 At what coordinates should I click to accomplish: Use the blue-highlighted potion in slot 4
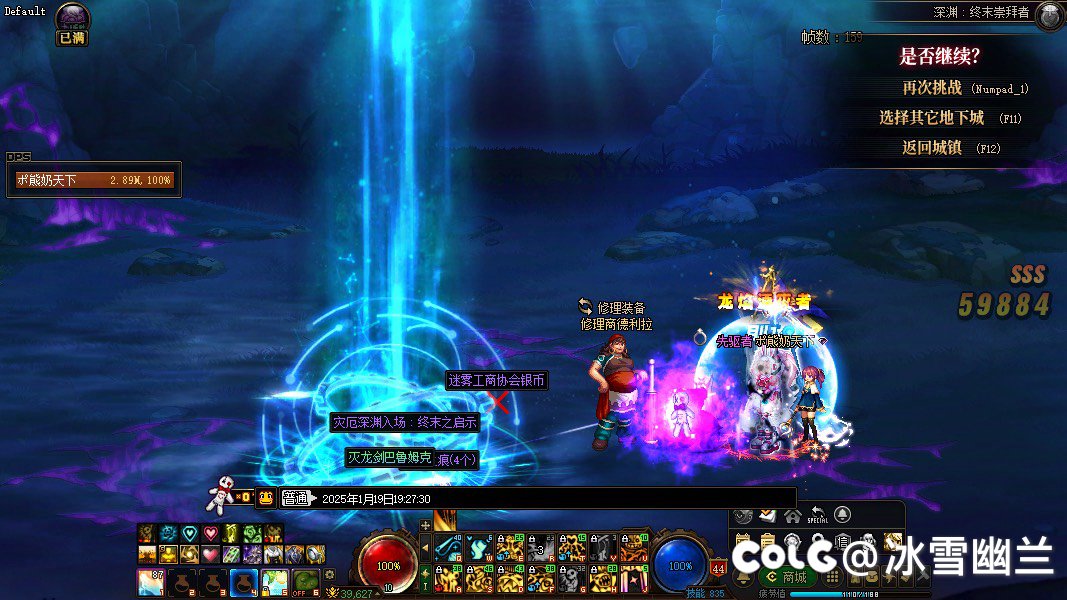(x=244, y=581)
